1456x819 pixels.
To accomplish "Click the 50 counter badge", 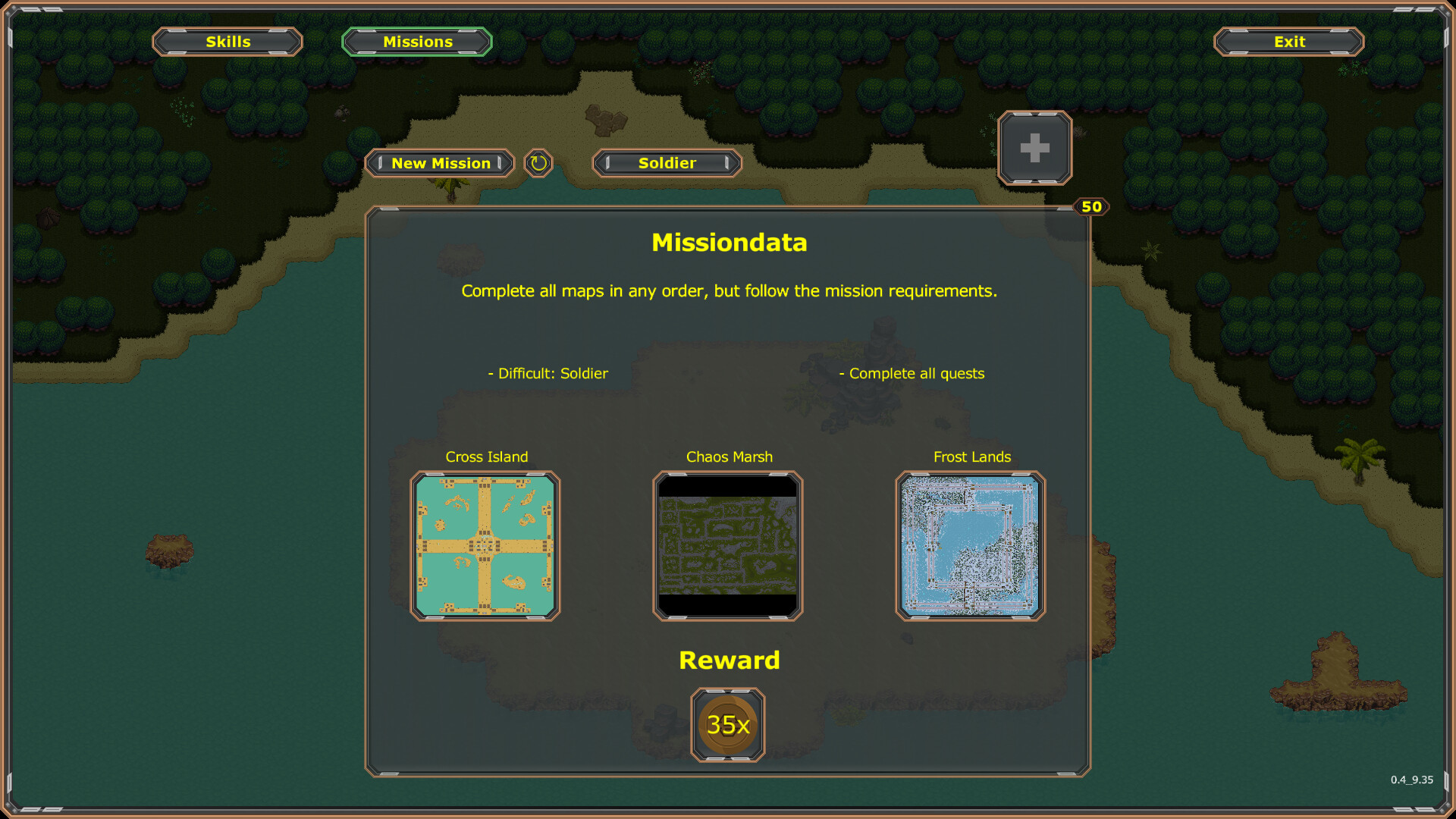I will [x=1090, y=206].
